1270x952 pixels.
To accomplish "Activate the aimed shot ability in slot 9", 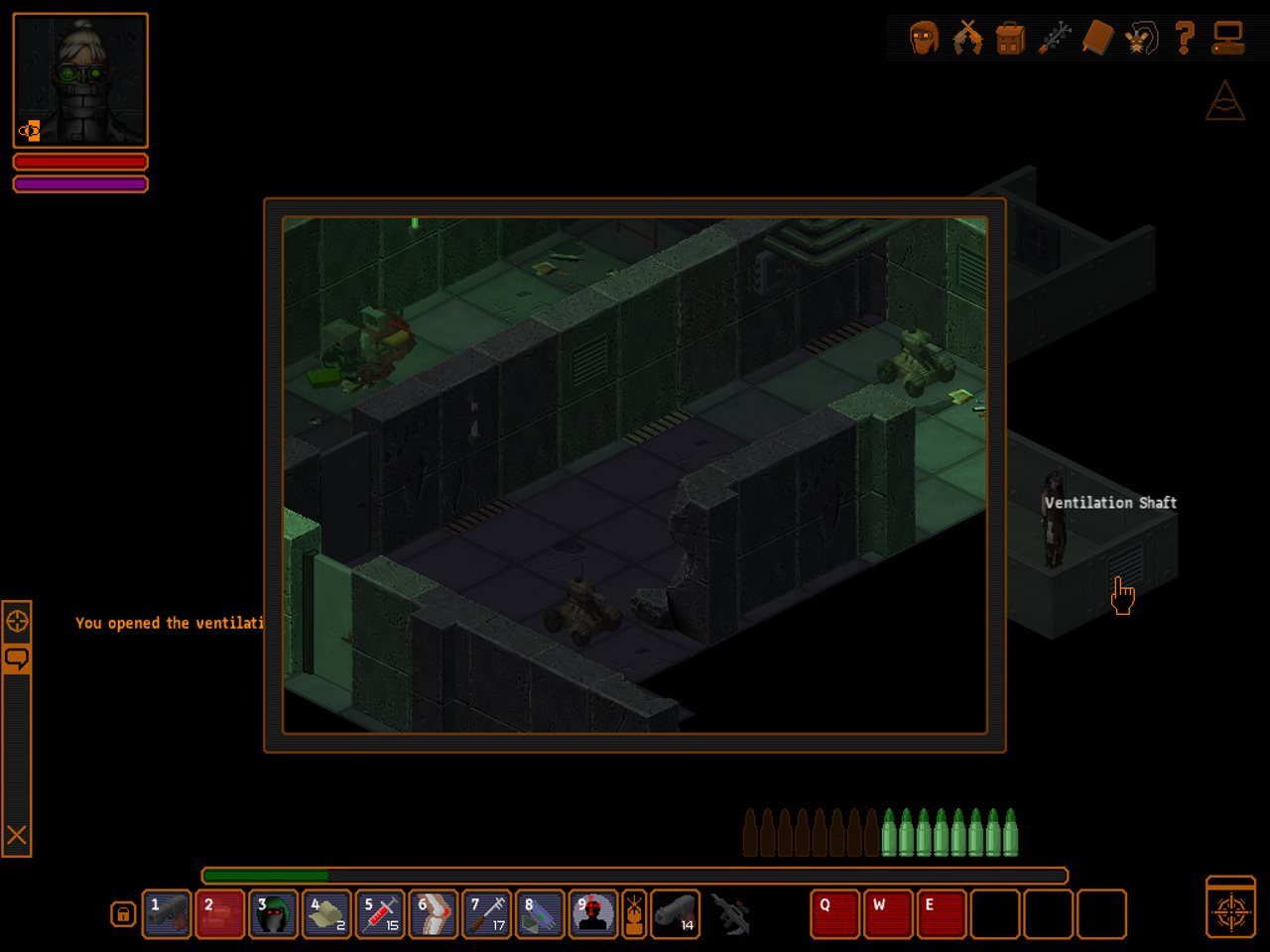I will (593, 914).
